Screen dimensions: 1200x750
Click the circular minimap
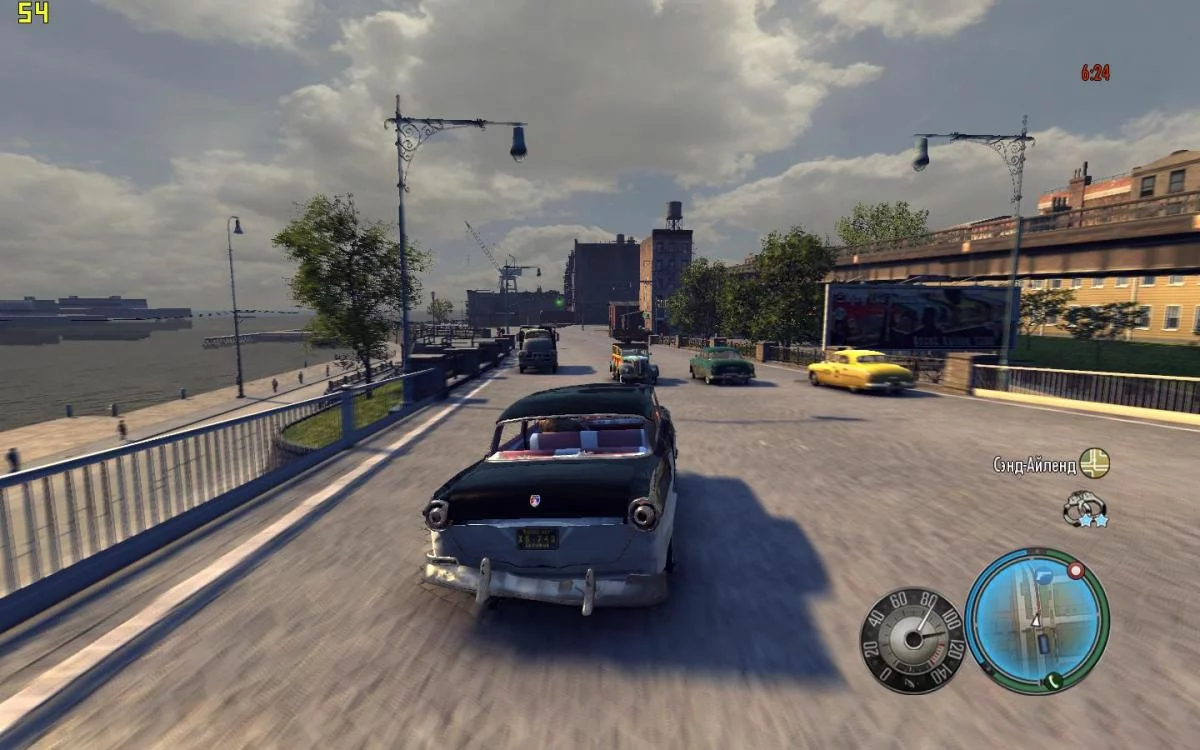[x=1036, y=620]
